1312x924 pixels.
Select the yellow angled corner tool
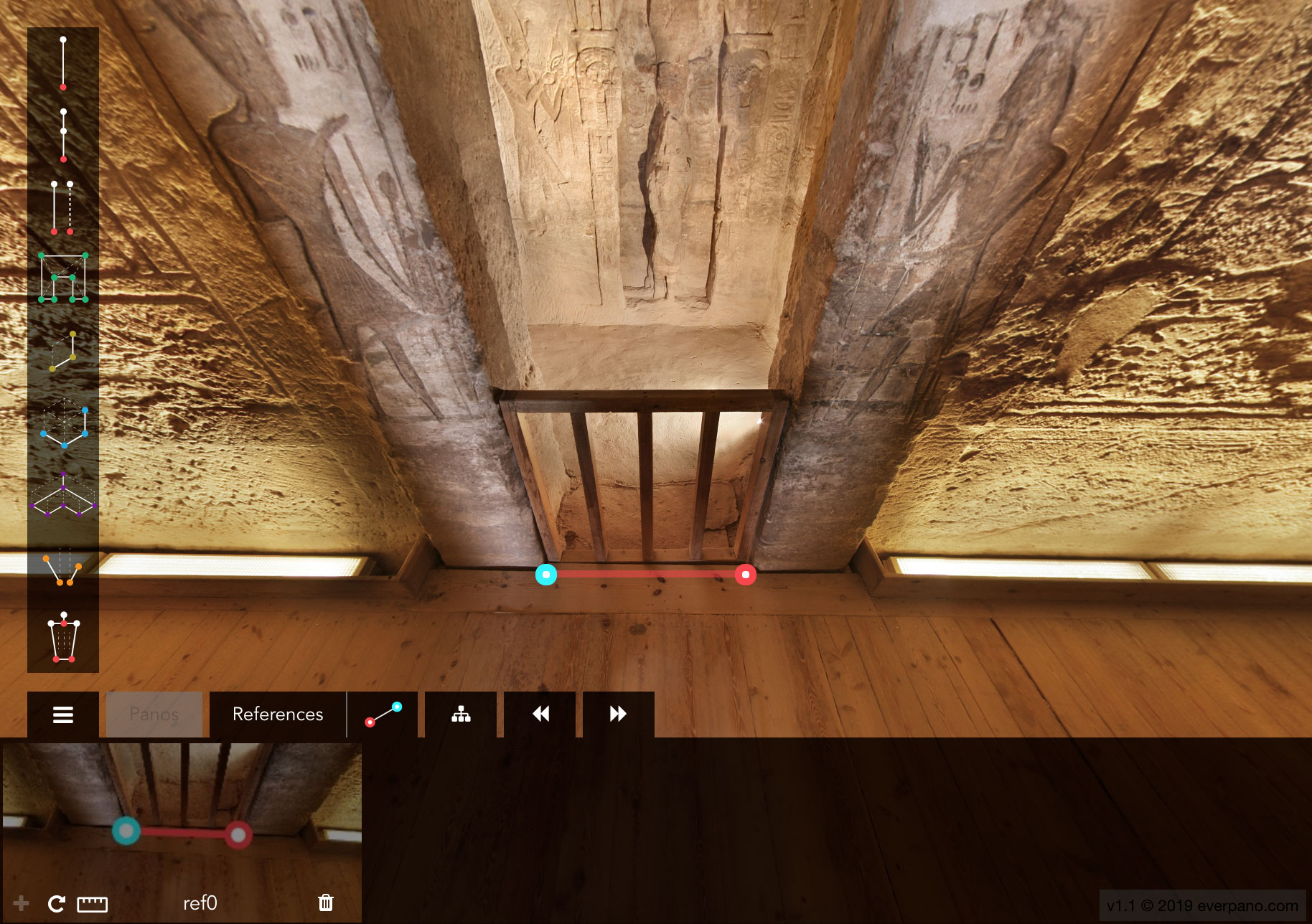click(63, 351)
